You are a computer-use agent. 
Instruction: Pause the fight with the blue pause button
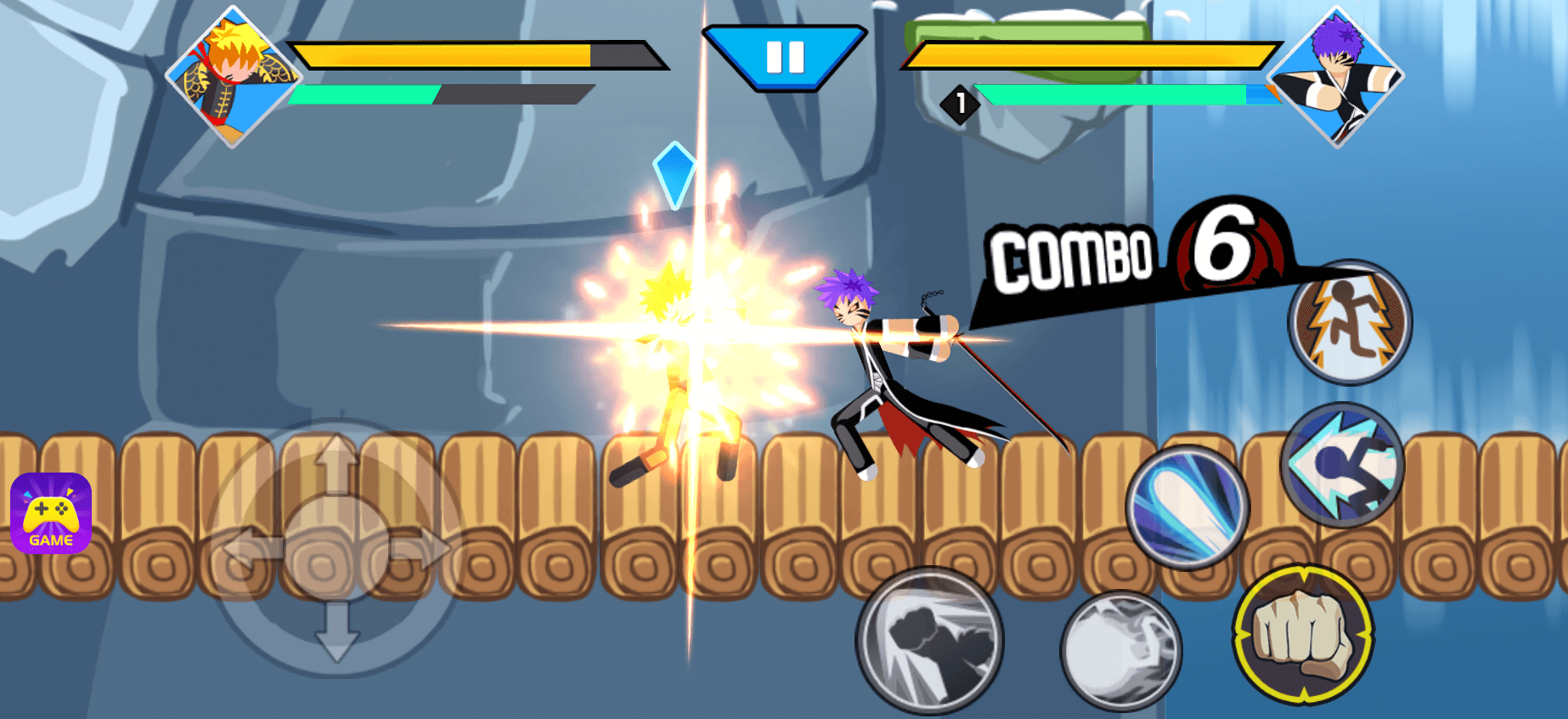pos(785,57)
